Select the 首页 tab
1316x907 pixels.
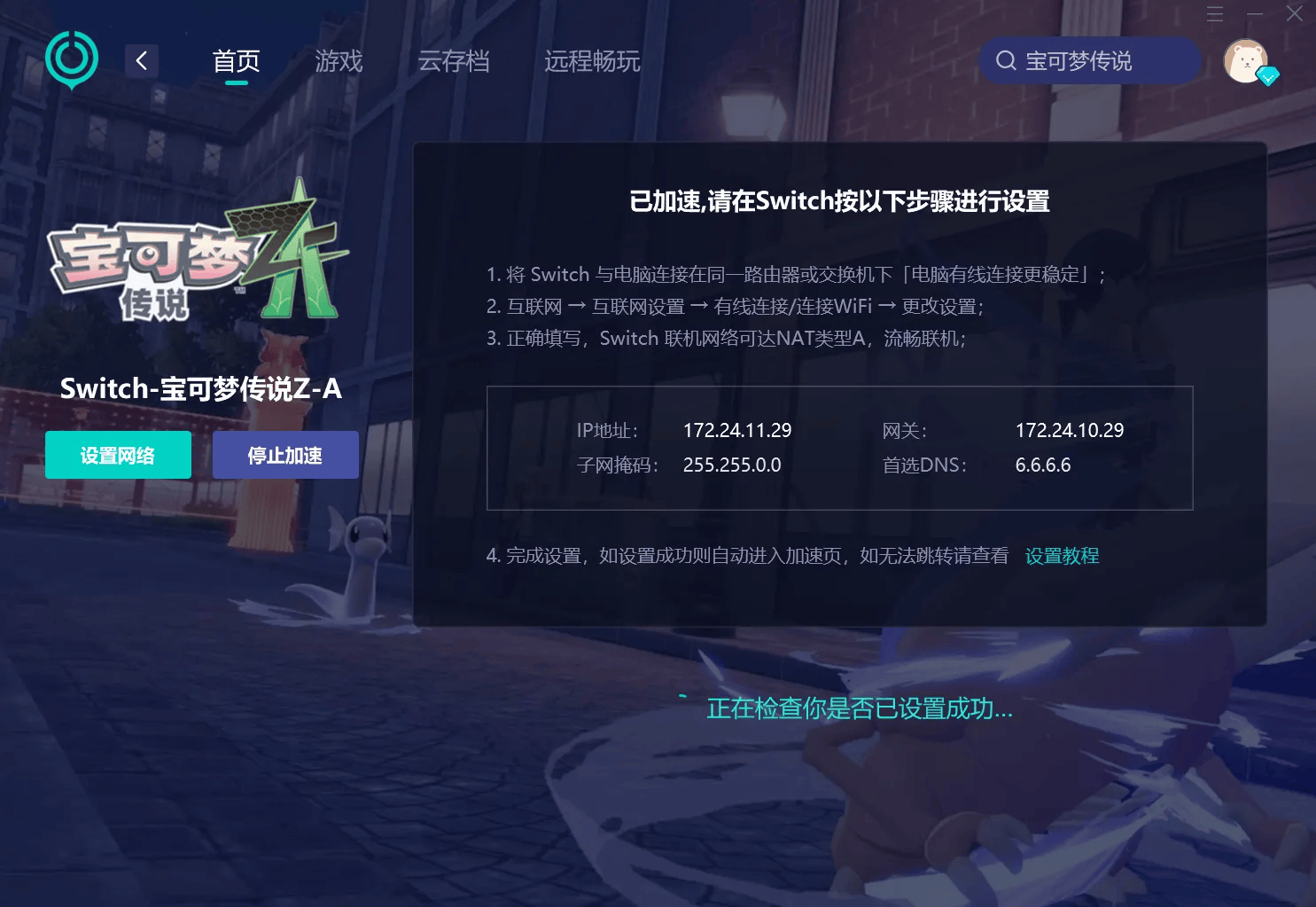pyautogui.click(x=236, y=60)
